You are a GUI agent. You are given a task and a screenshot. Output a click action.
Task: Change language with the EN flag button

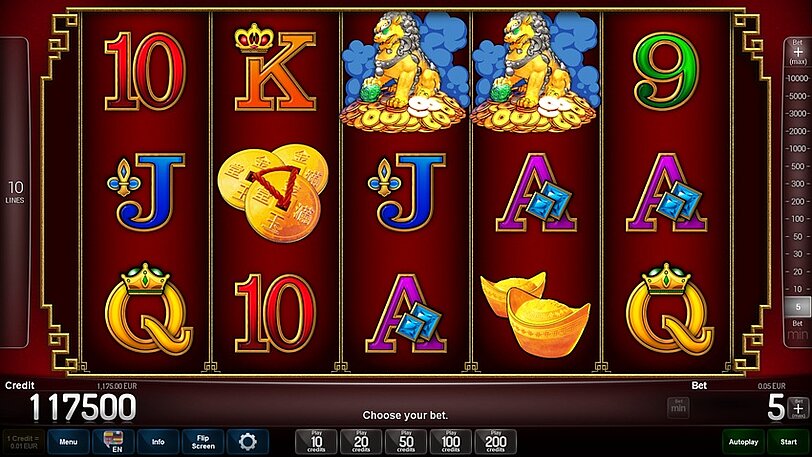[x=113, y=441]
